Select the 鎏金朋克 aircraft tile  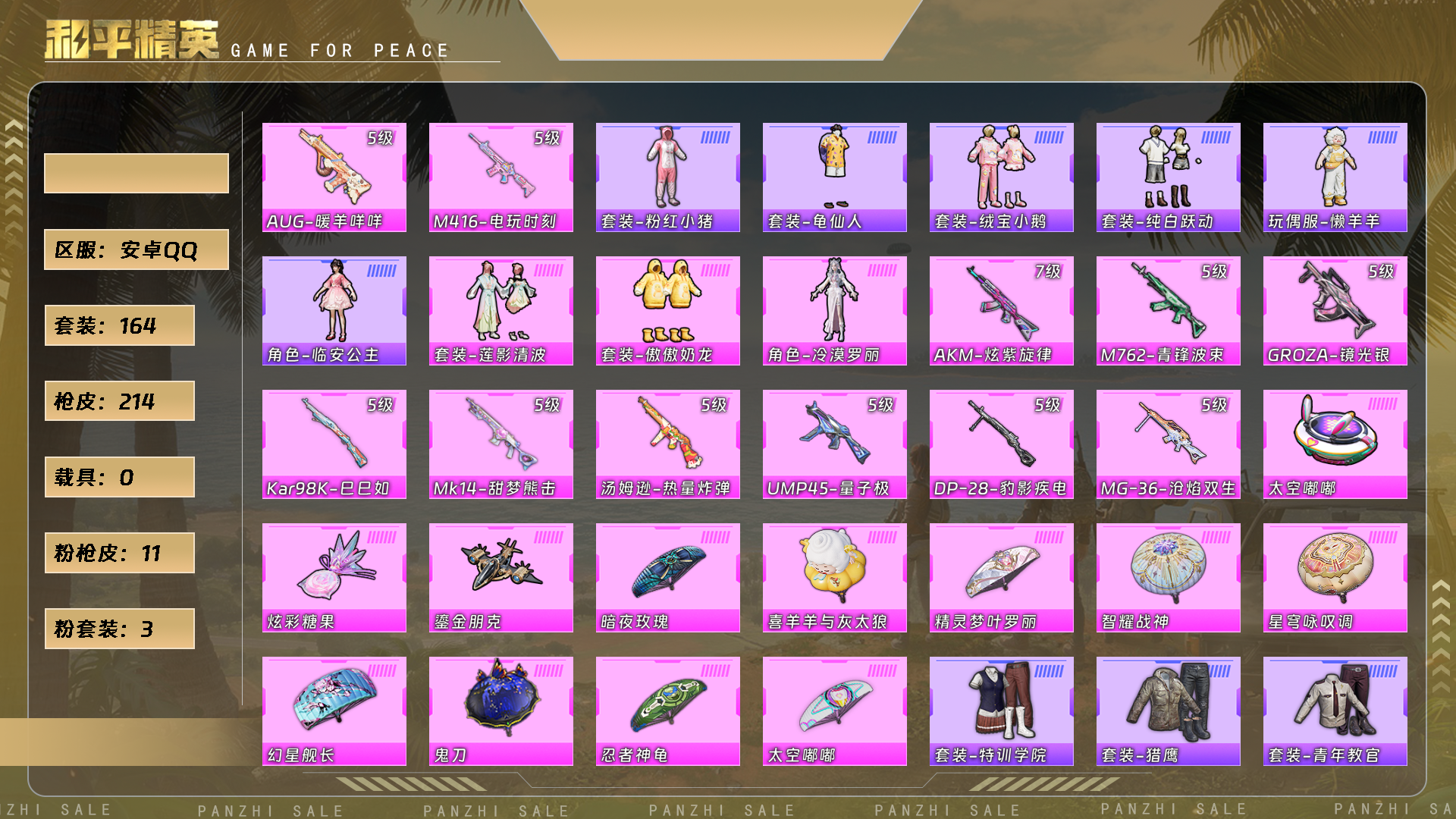(500, 578)
